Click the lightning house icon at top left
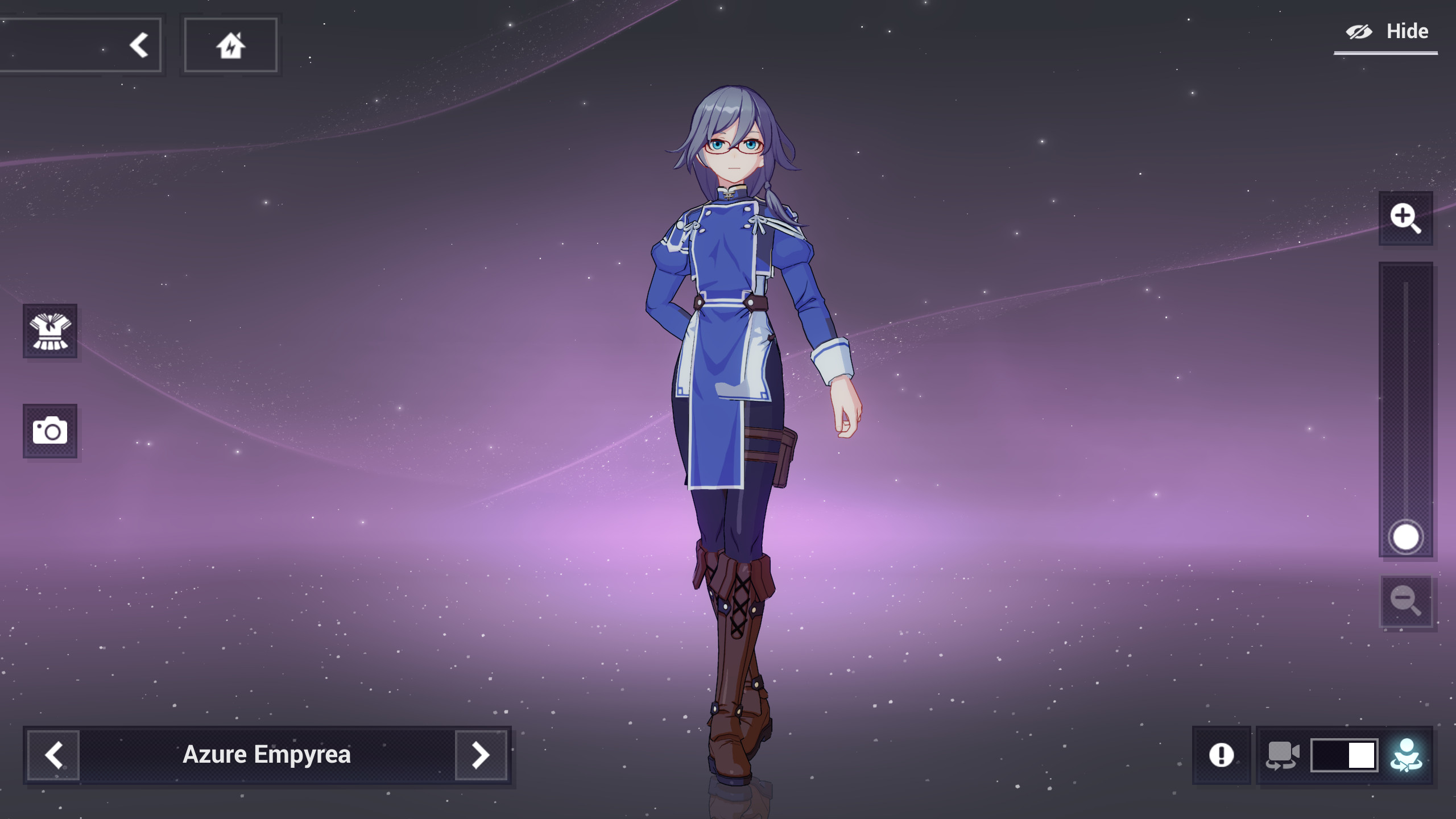 [x=230, y=44]
